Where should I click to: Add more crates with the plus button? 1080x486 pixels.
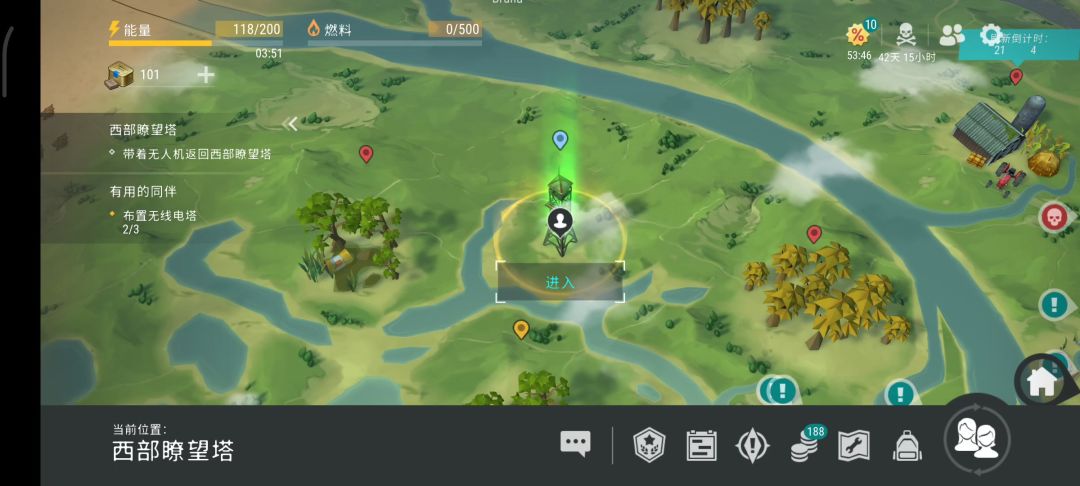pyautogui.click(x=206, y=75)
